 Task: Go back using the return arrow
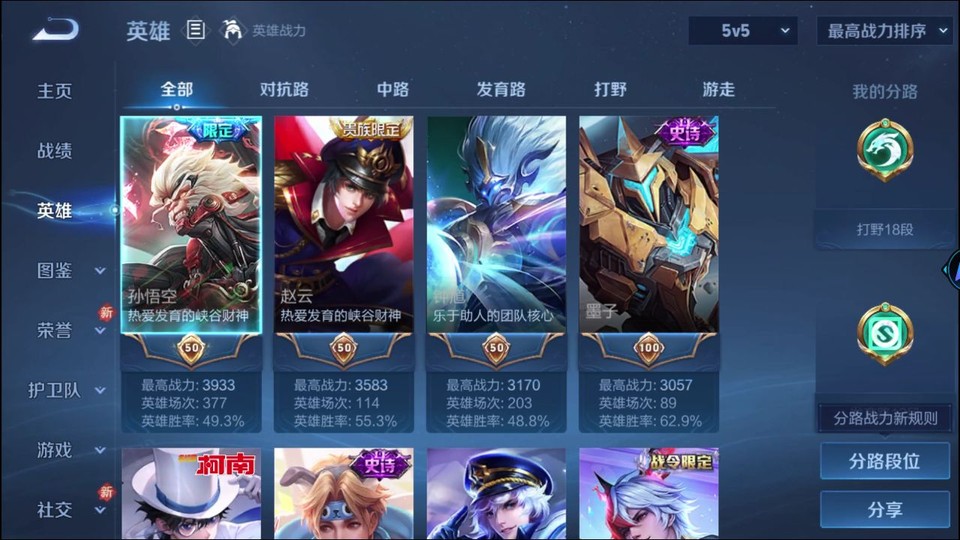coord(55,30)
